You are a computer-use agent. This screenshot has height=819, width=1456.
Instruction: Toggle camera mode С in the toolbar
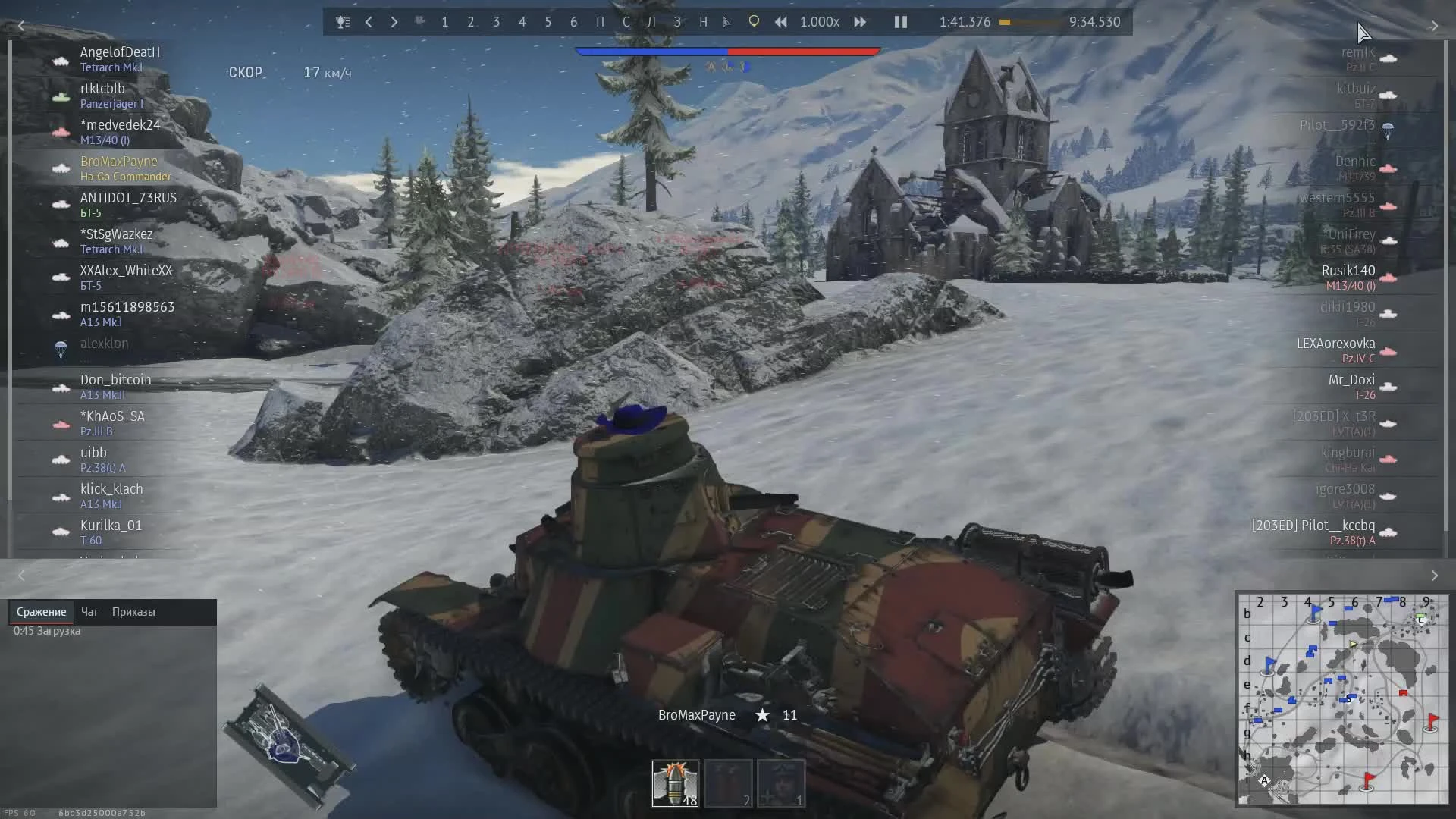click(626, 22)
